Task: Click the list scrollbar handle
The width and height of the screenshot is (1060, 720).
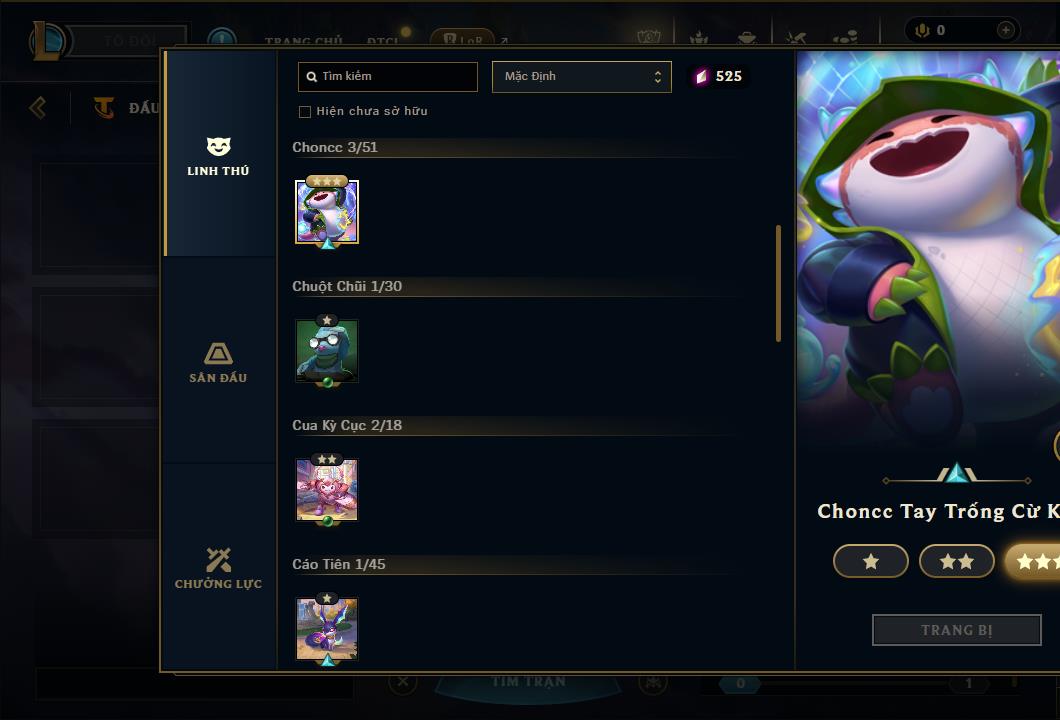Action: (778, 283)
